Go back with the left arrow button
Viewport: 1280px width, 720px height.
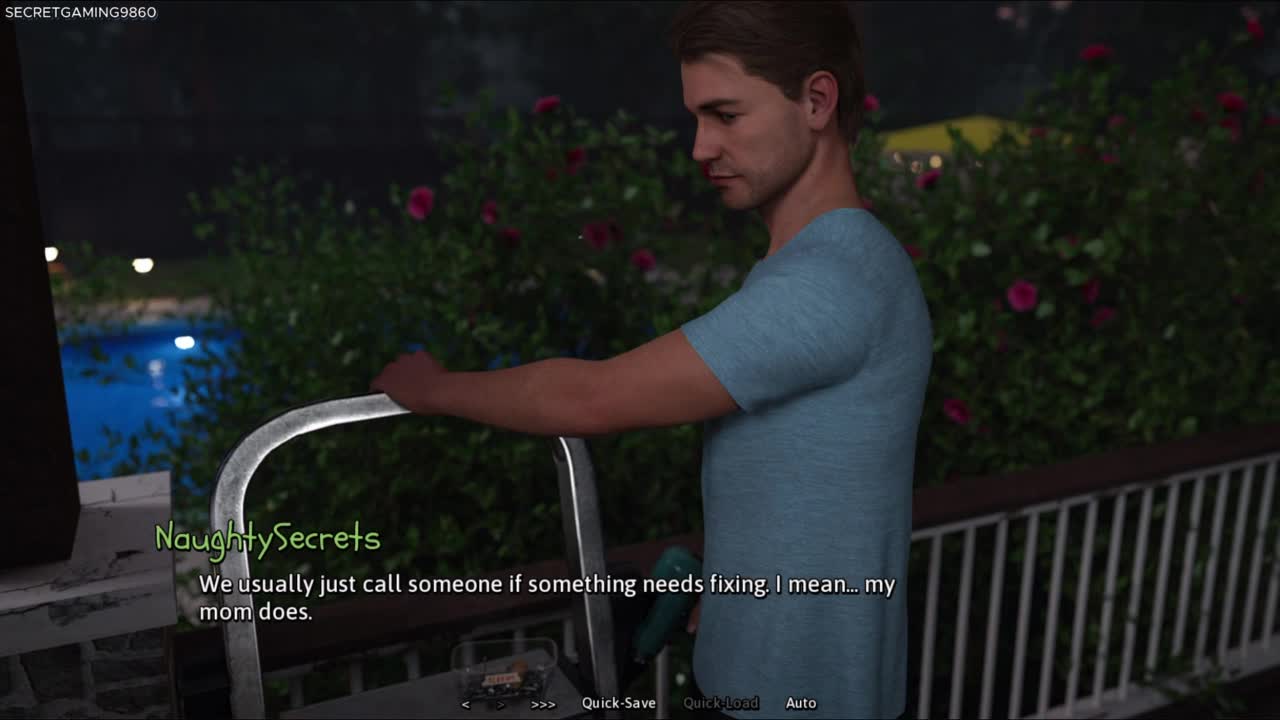point(466,704)
